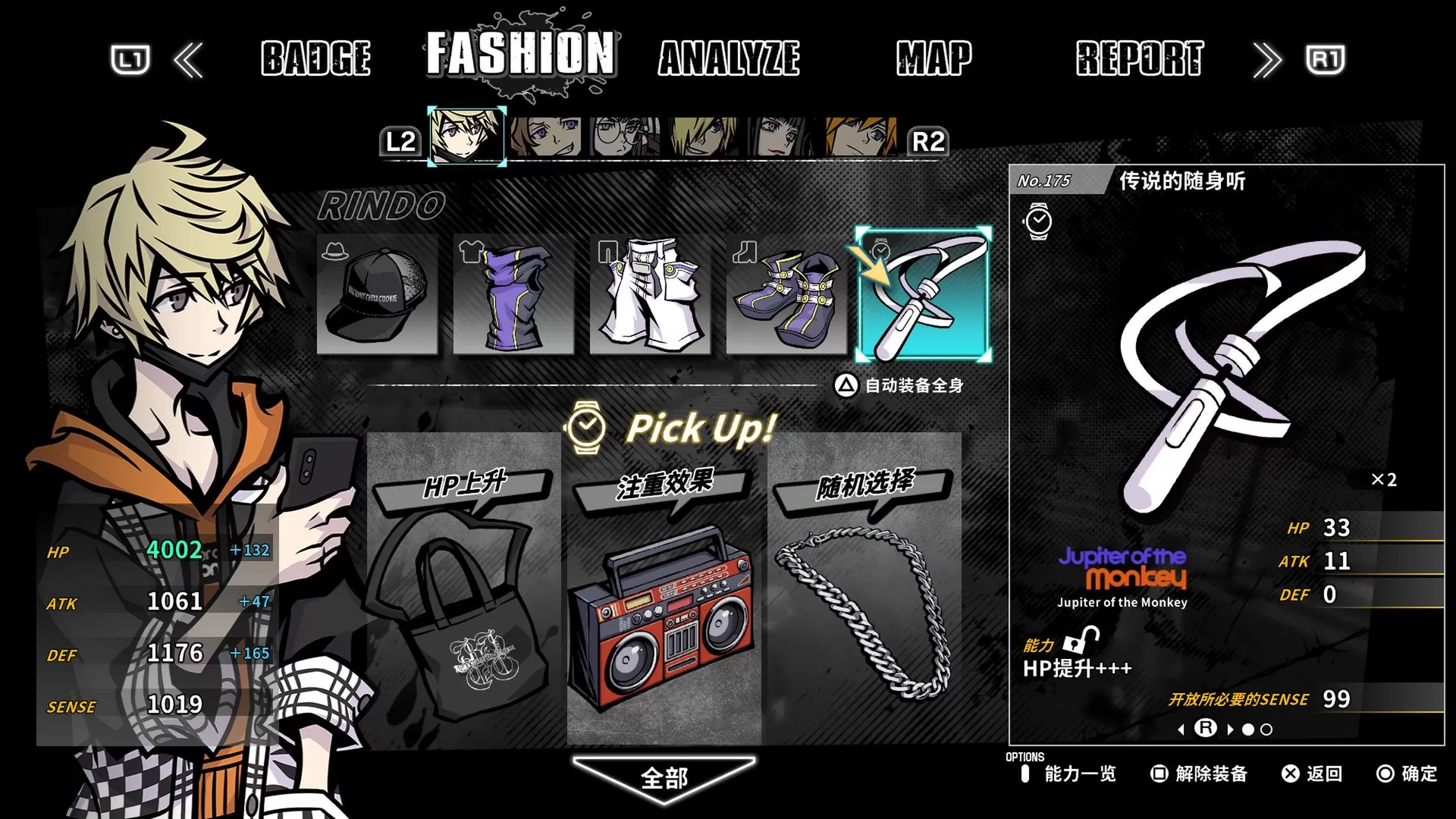Select the filled first page dot
The width and height of the screenshot is (1456, 819).
[1248, 729]
